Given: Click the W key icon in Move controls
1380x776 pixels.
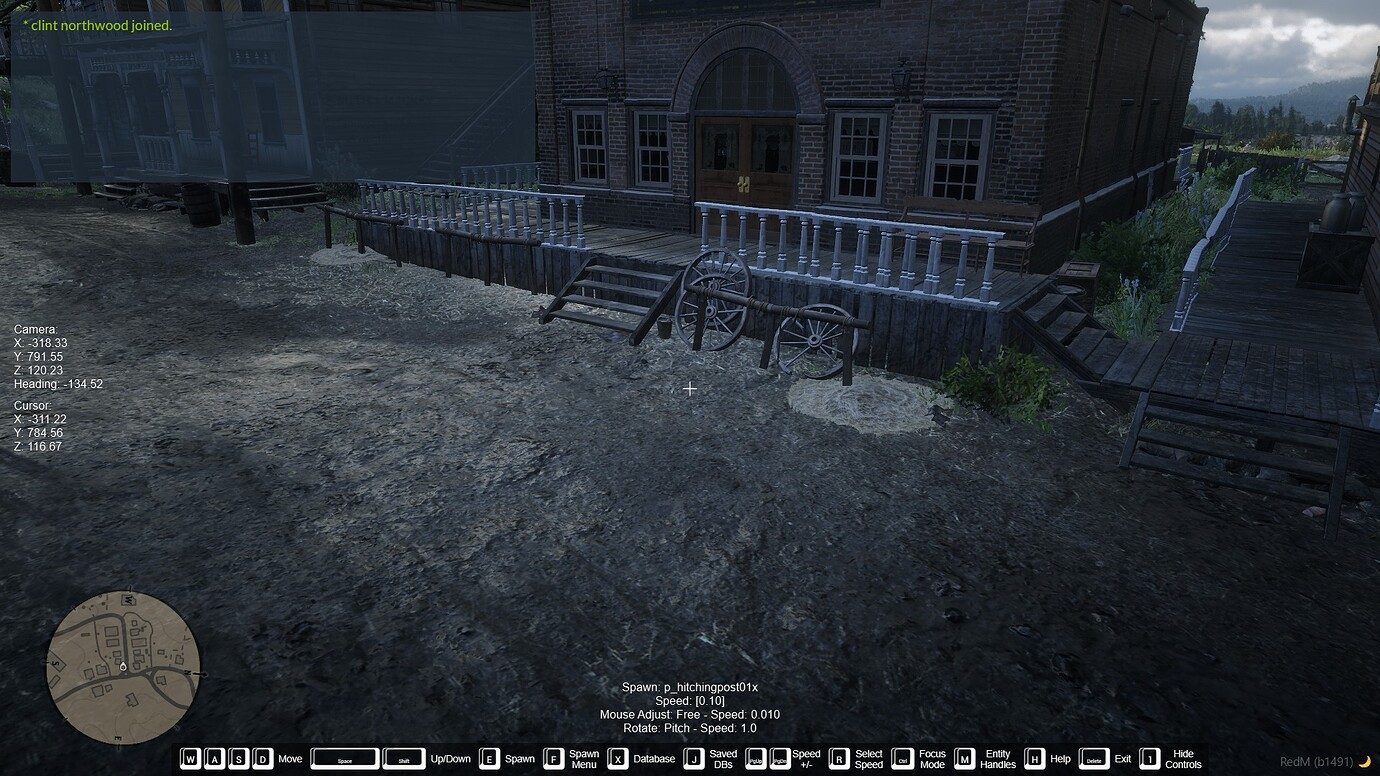Looking at the screenshot, I should pyautogui.click(x=190, y=758).
